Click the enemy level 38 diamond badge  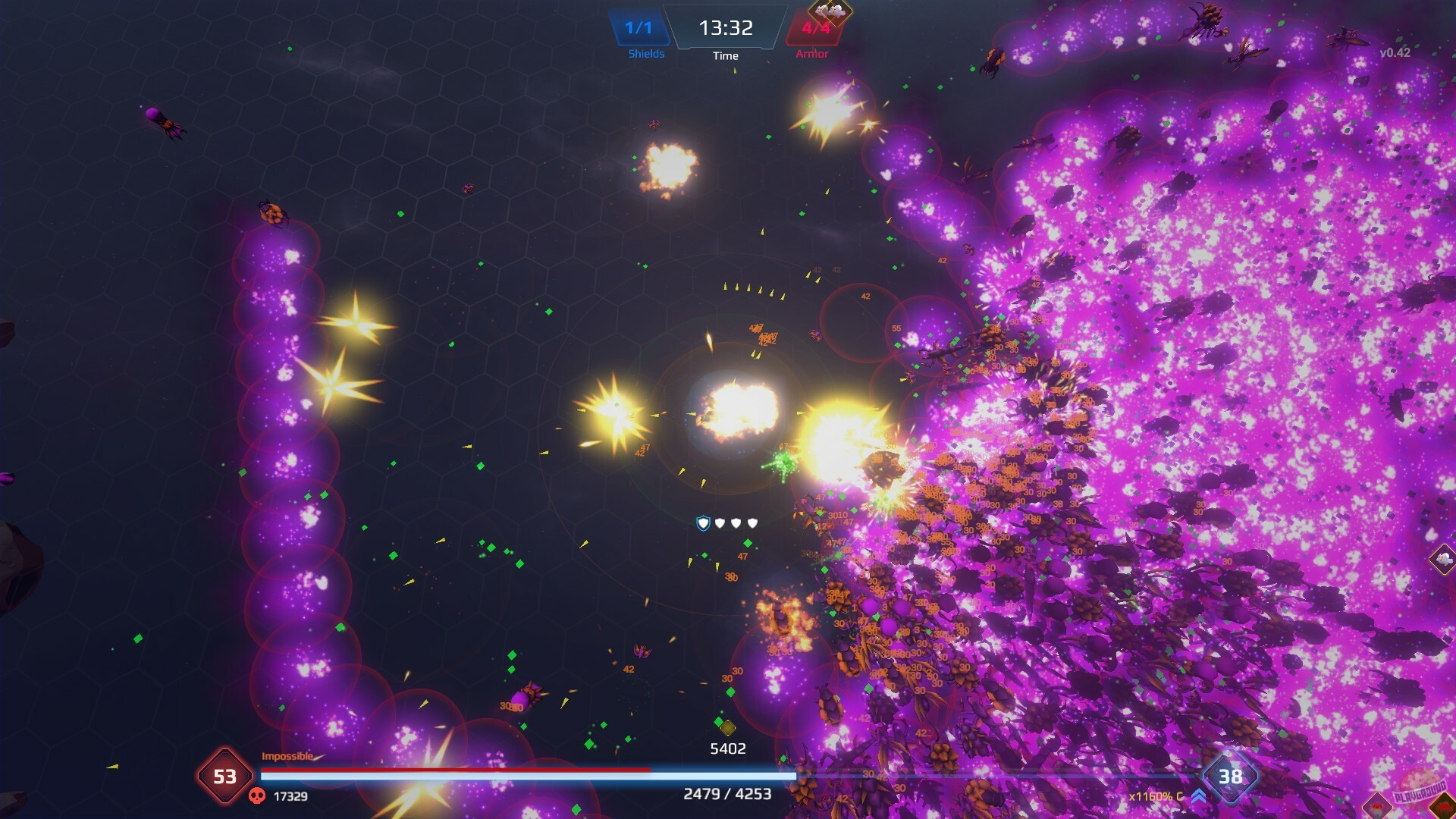tap(1232, 776)
